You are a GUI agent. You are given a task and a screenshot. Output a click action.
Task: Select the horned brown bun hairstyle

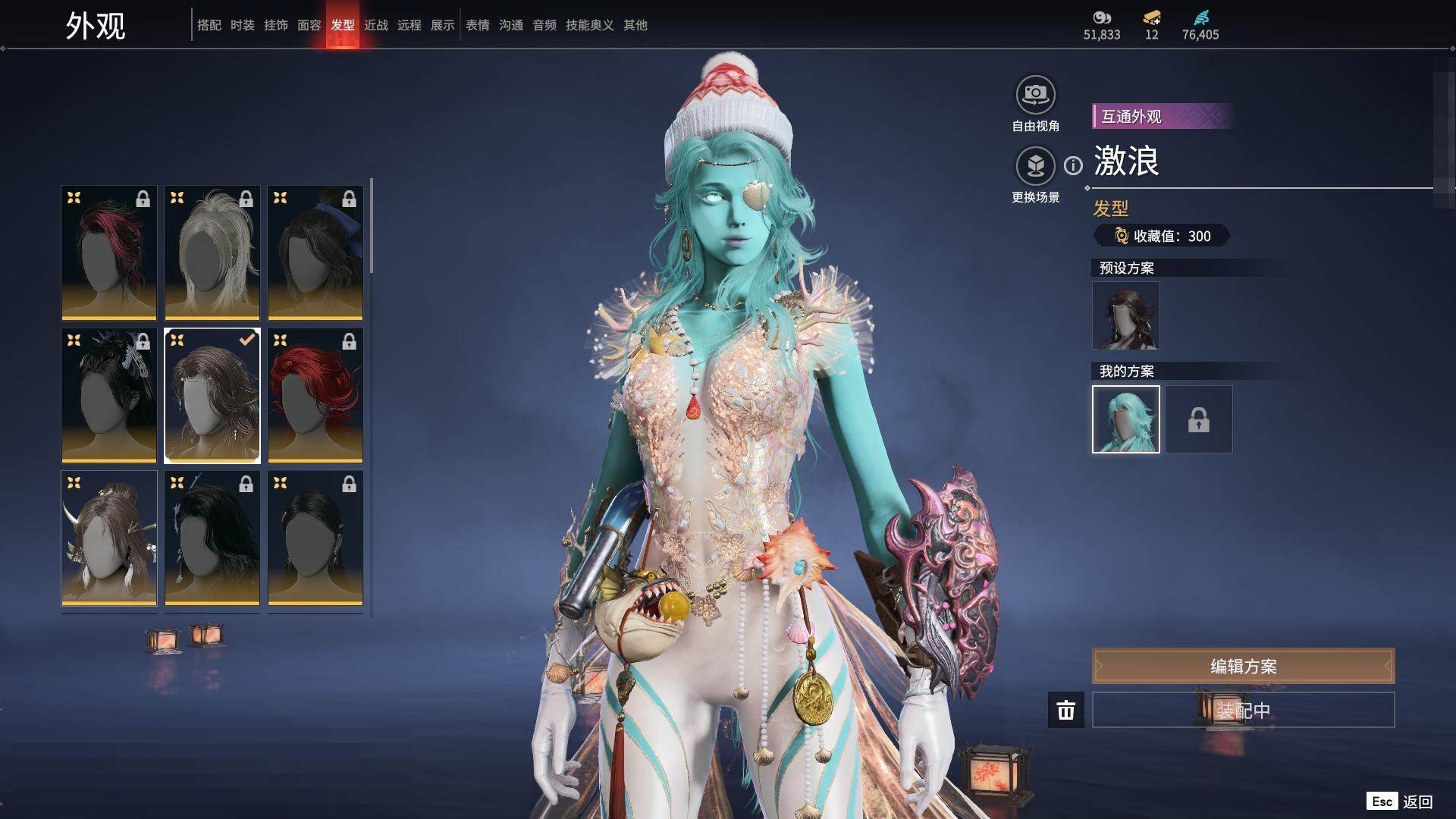[109, 538]
